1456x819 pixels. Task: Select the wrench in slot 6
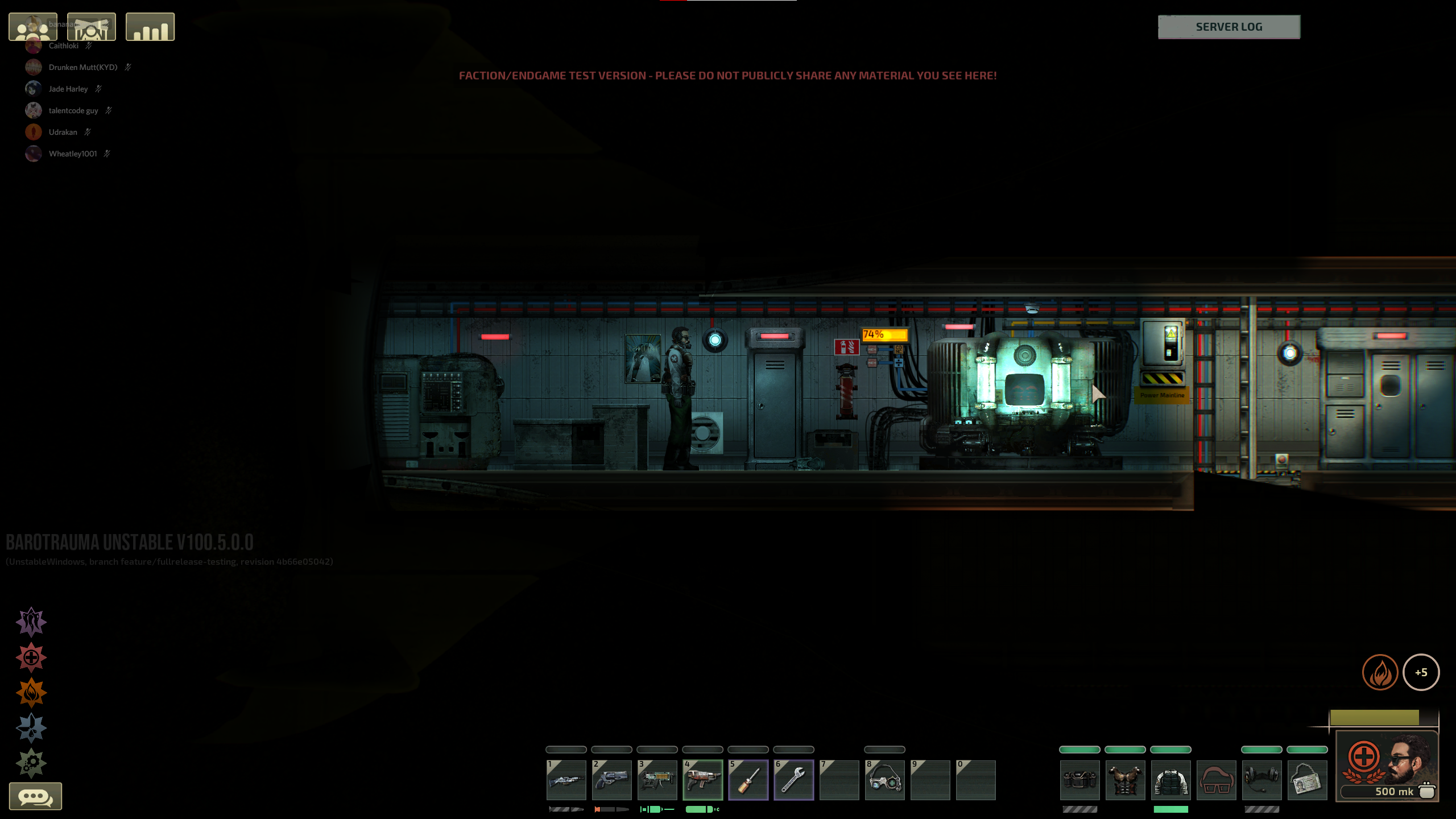click(793, 780)
